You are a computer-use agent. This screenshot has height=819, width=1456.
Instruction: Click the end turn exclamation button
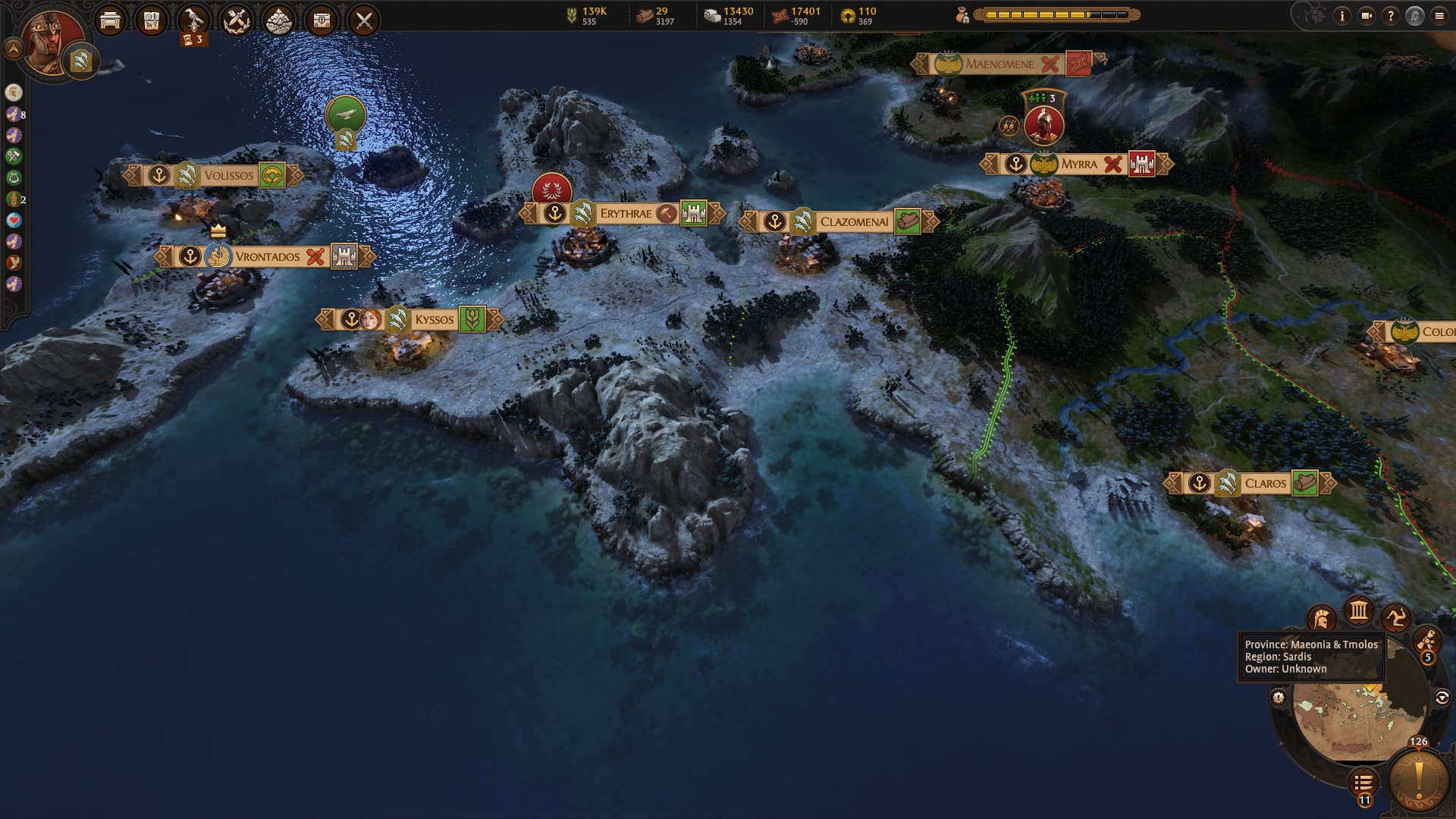pos(1418,781)
